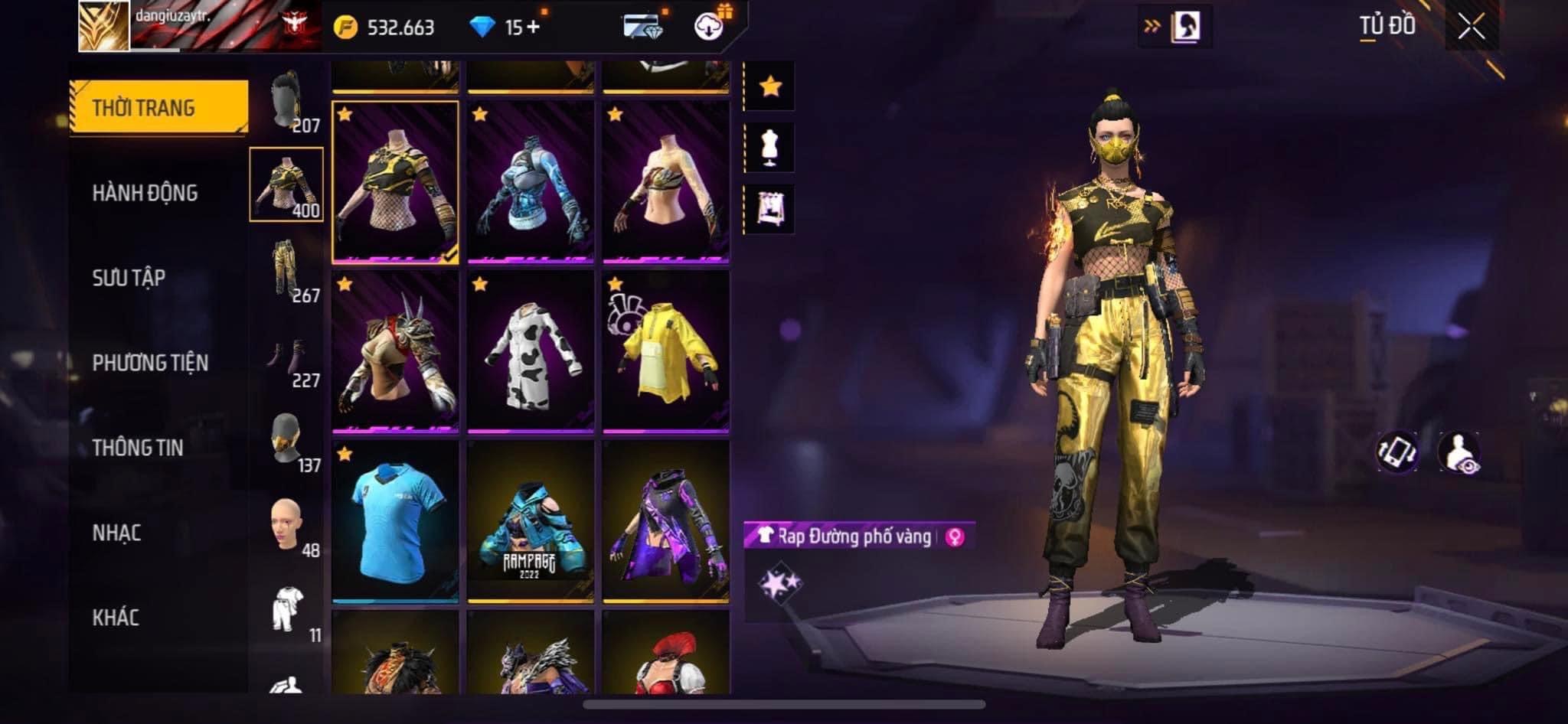This screenshot has height=724, width=1568.
Task: Select the blue muscle bodysuit top
Action: [530, 182]
